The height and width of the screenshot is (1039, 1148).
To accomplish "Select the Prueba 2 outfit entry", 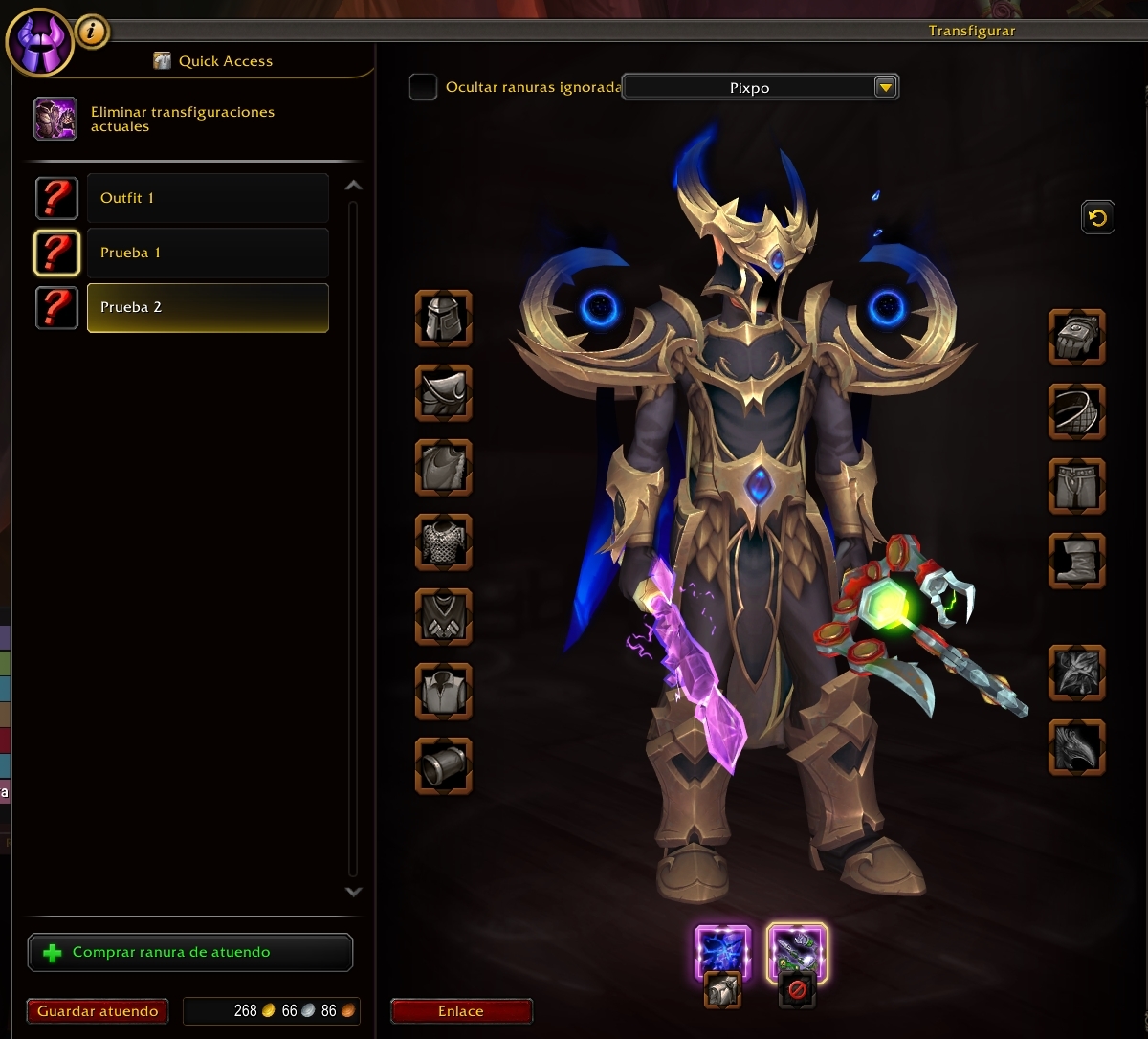I will coord(208,308).
